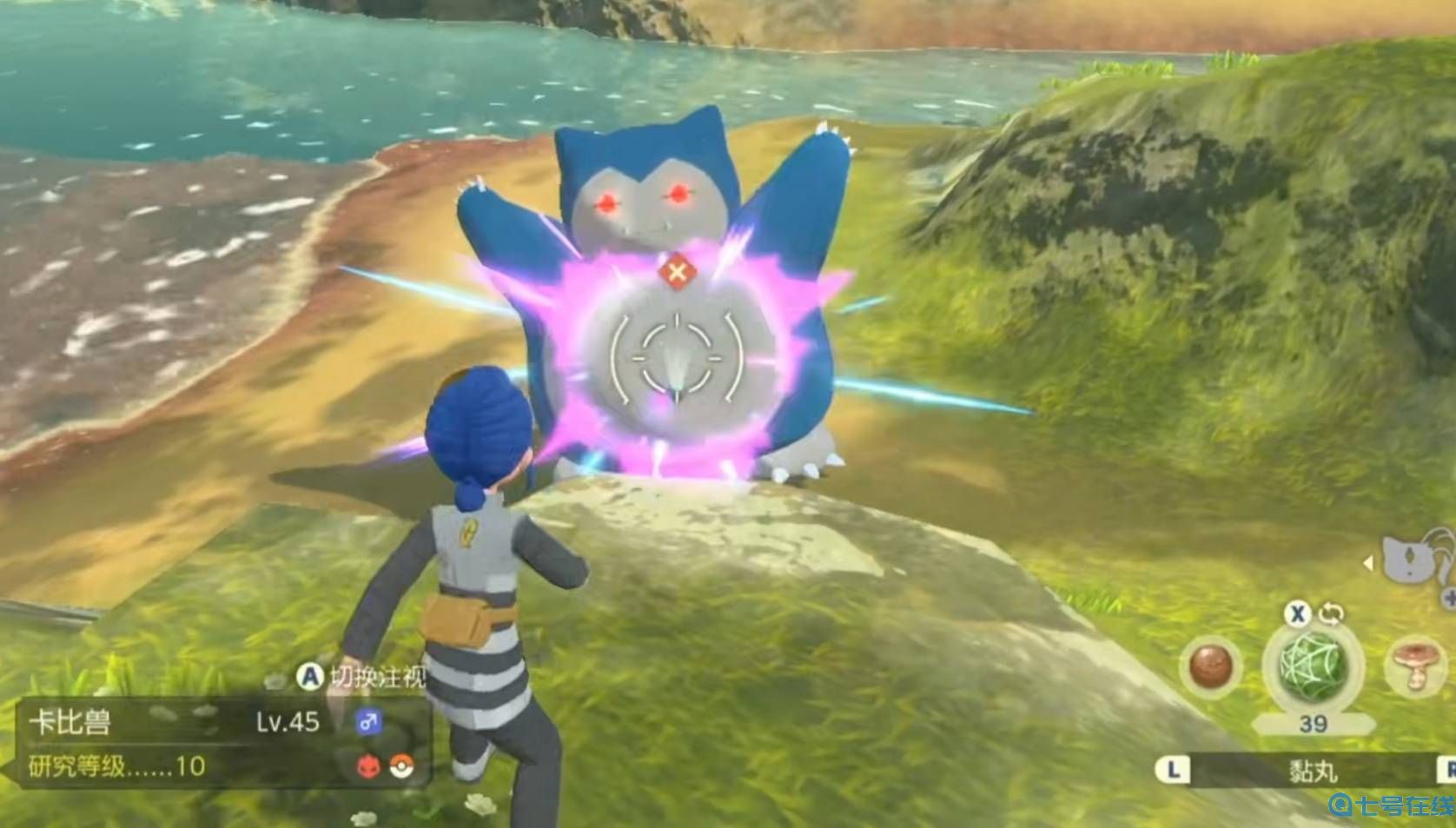Click the blue male gender symbol
Viewport: 1456px width, 828px height.
coord(367,722)
